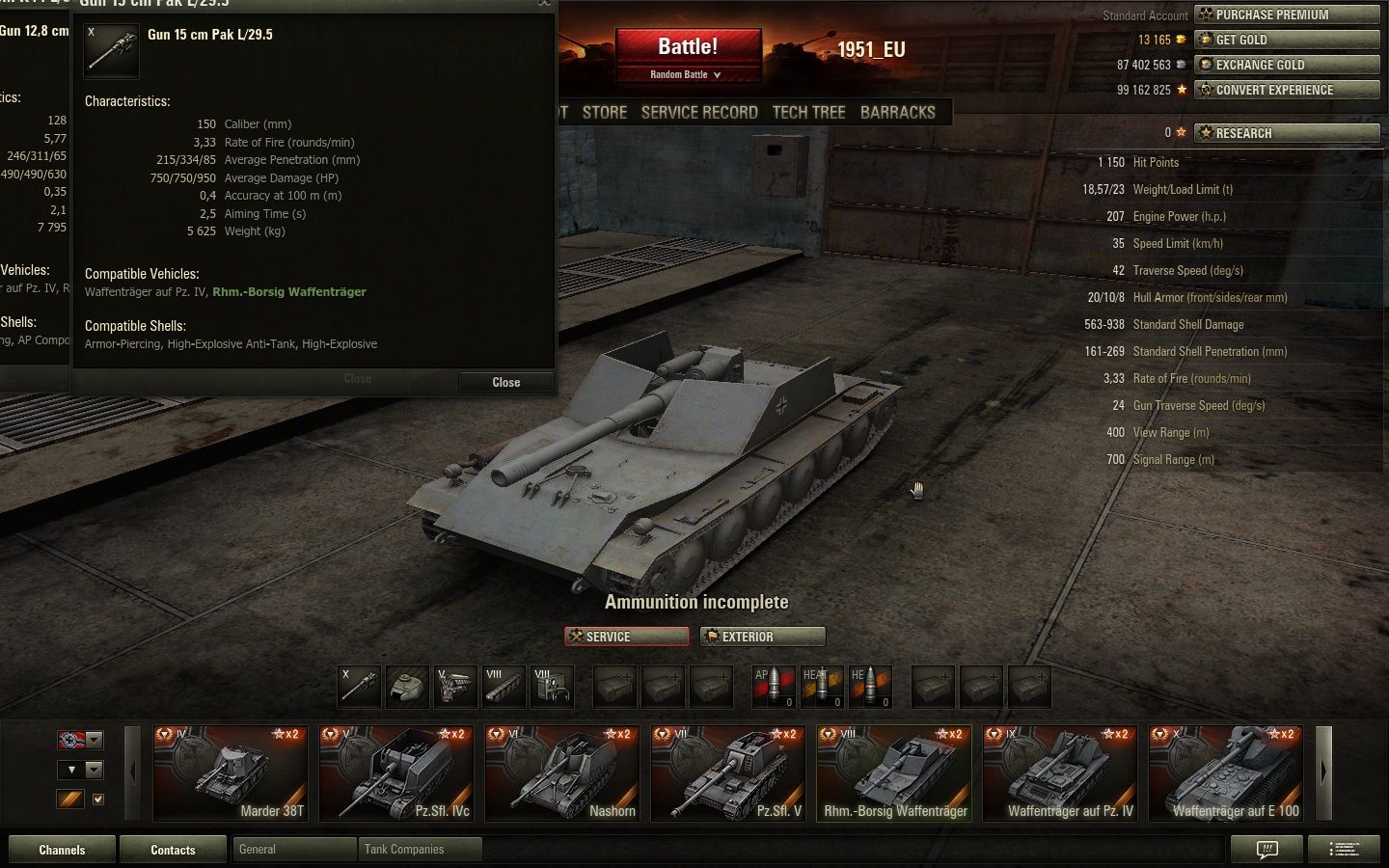Viewport: 1389px width, 868px height.
Task: Switch to the Tank Companies chat tab
Action: click(419, 850)
